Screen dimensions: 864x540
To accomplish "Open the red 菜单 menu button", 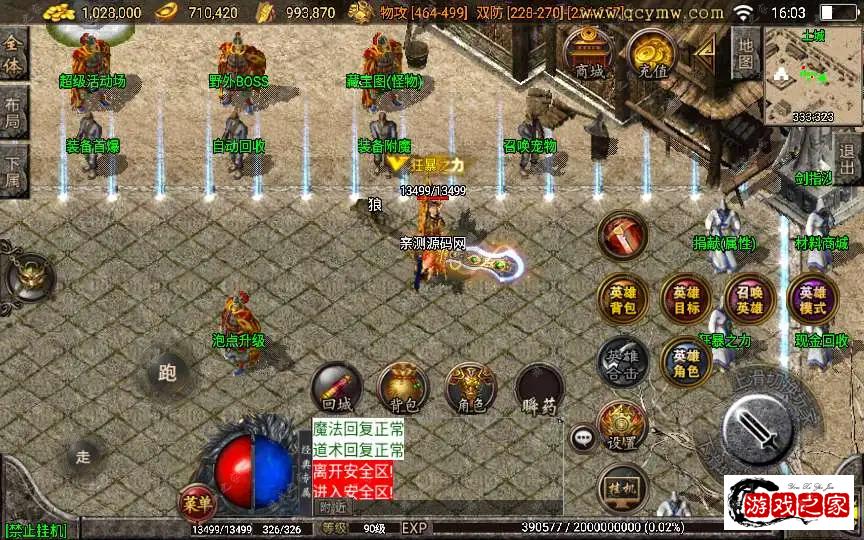I will coord(197,499).
